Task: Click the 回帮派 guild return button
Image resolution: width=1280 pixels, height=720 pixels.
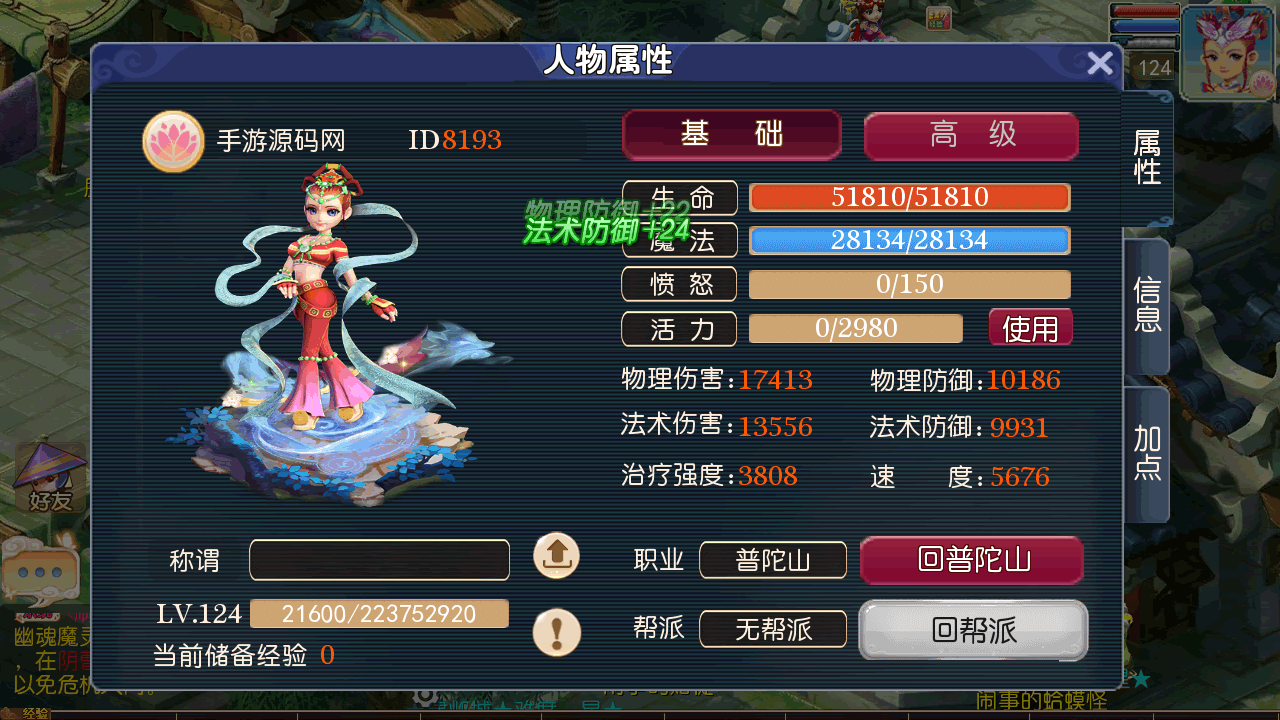Action: click(x=973, y=630)
